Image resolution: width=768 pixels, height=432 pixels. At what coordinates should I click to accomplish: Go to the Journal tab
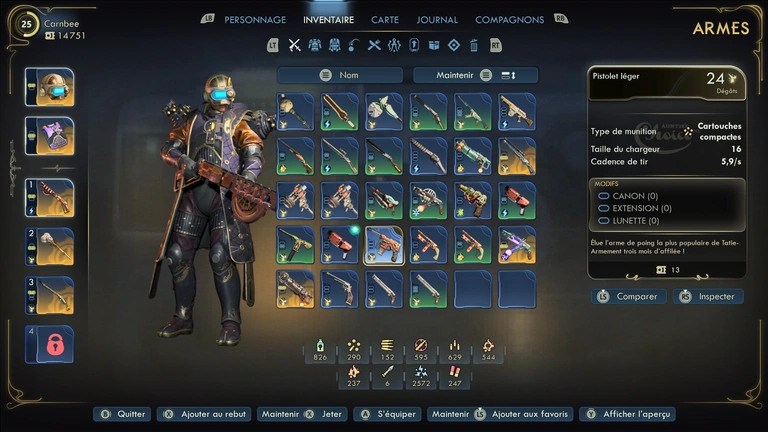pyautogui.click(x=437, y=19)
